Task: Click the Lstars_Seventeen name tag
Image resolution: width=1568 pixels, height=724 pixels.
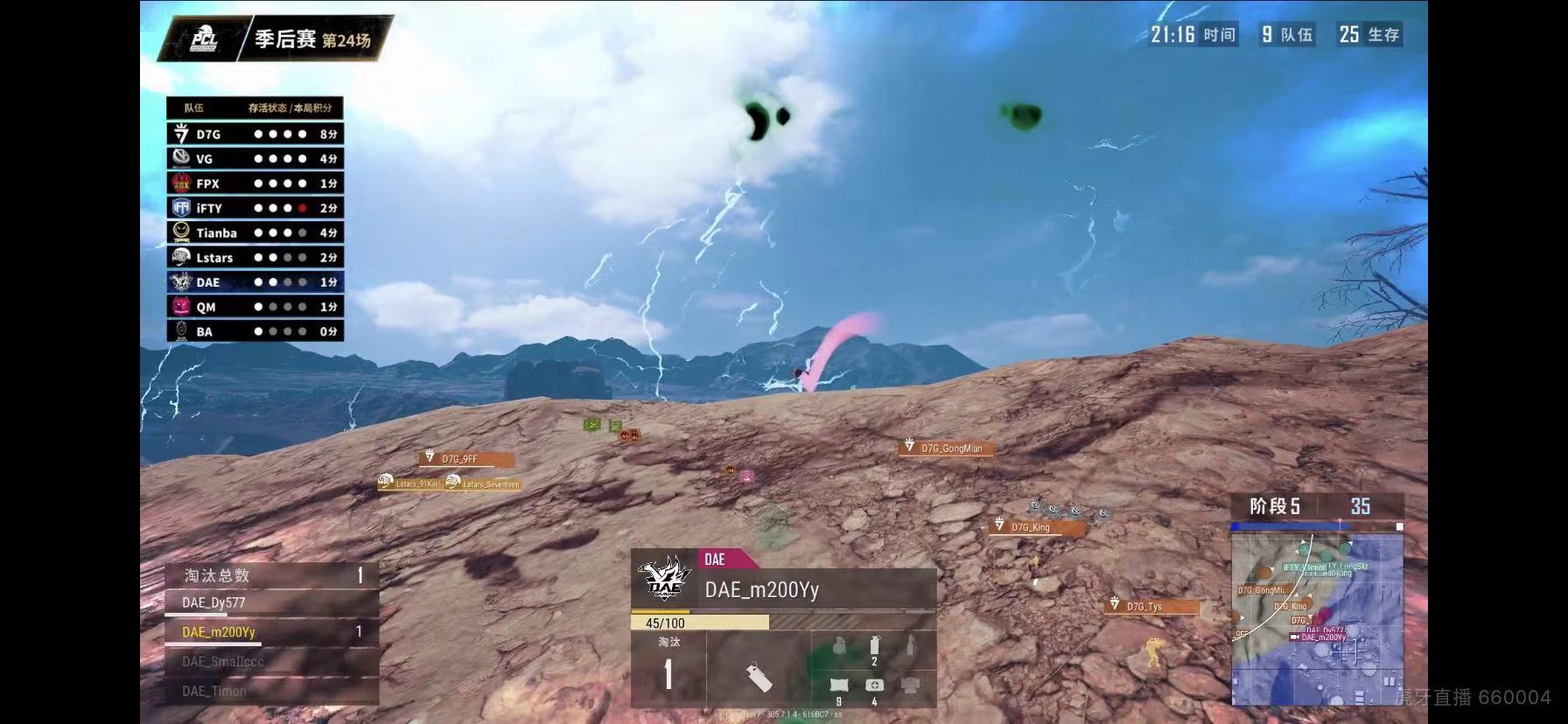Action: 484,484
